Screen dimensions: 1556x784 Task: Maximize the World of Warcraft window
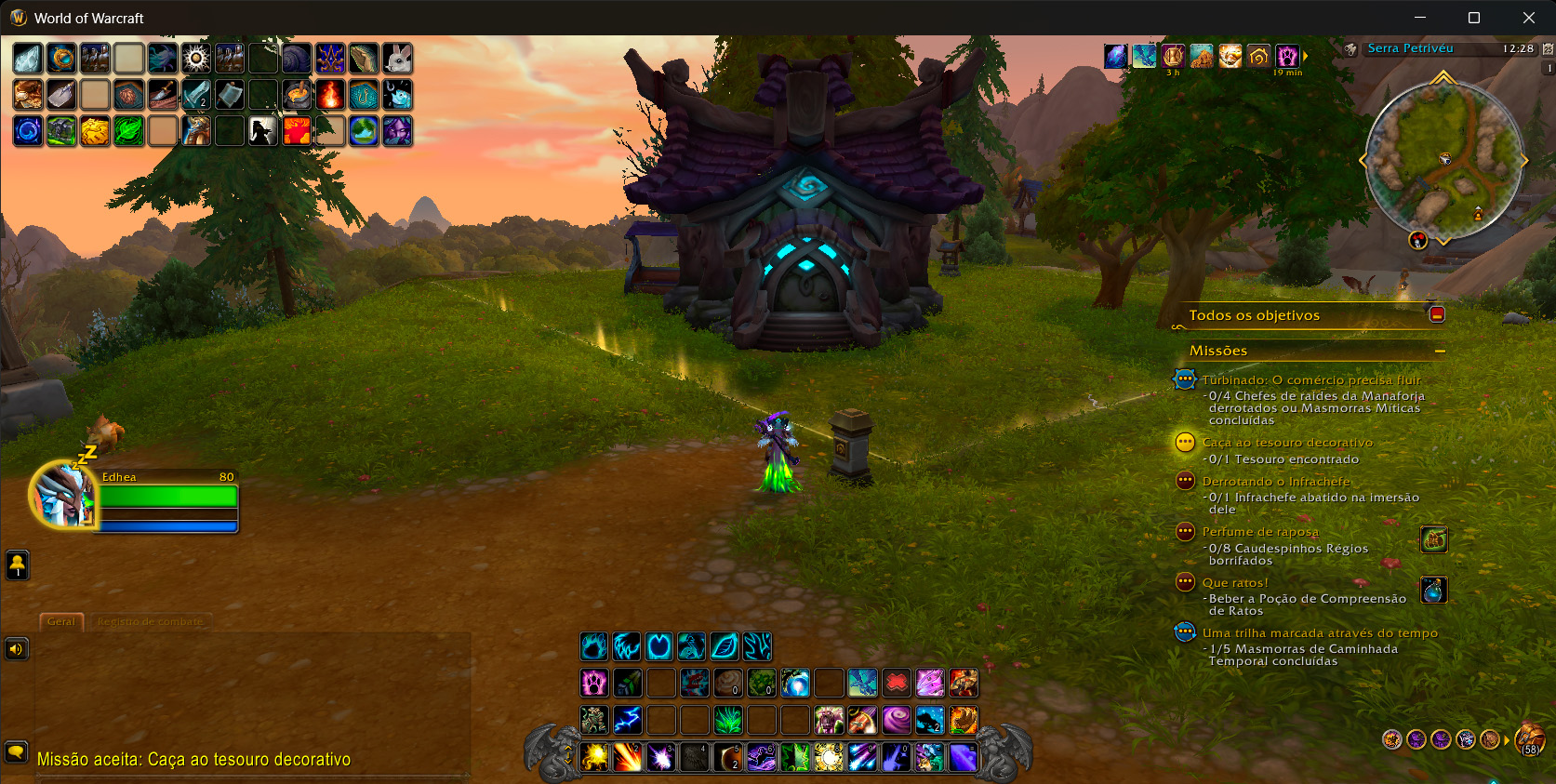[1474, 18]
